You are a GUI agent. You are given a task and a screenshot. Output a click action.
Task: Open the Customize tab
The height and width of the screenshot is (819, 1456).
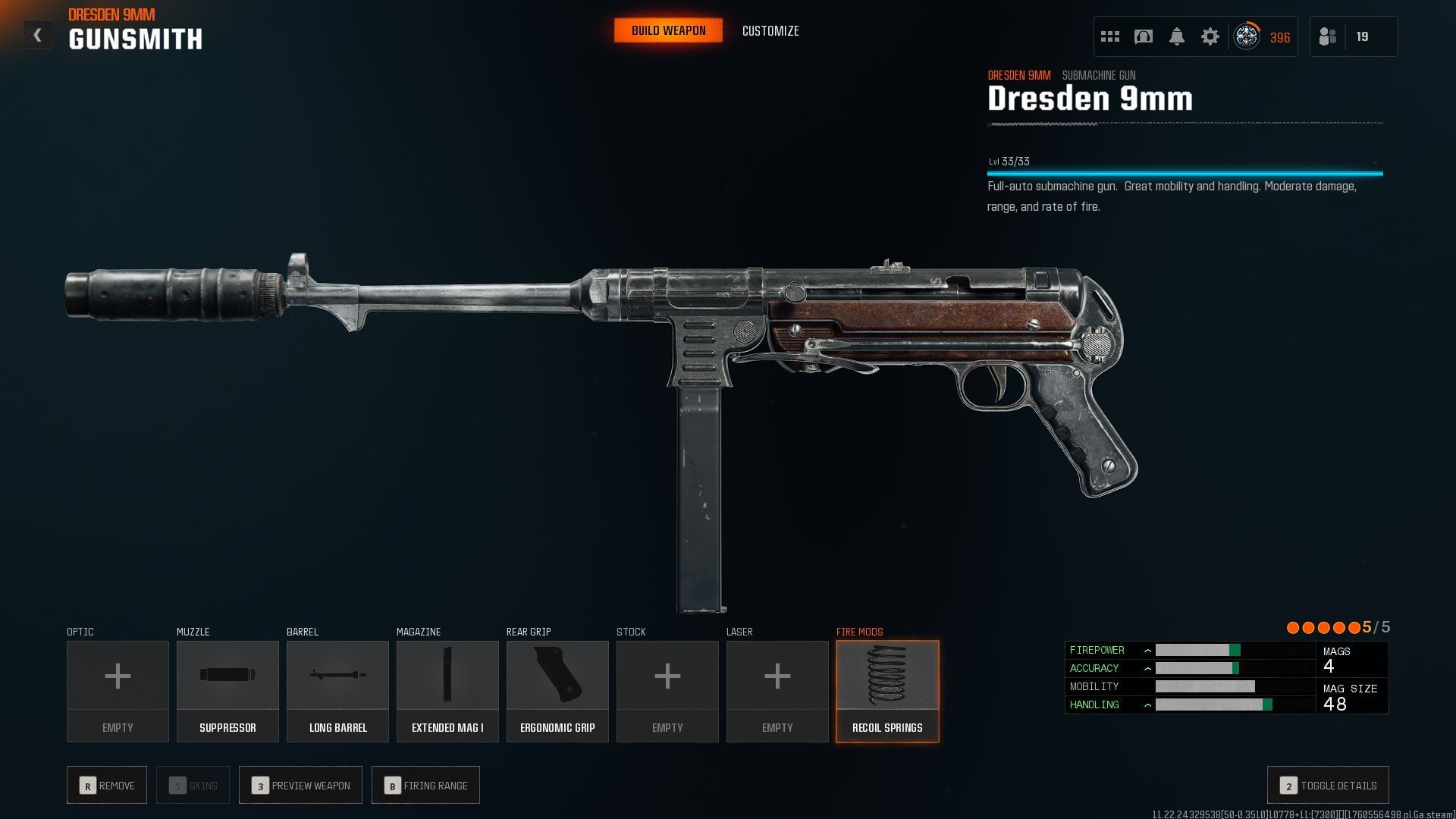click(770, 31)
